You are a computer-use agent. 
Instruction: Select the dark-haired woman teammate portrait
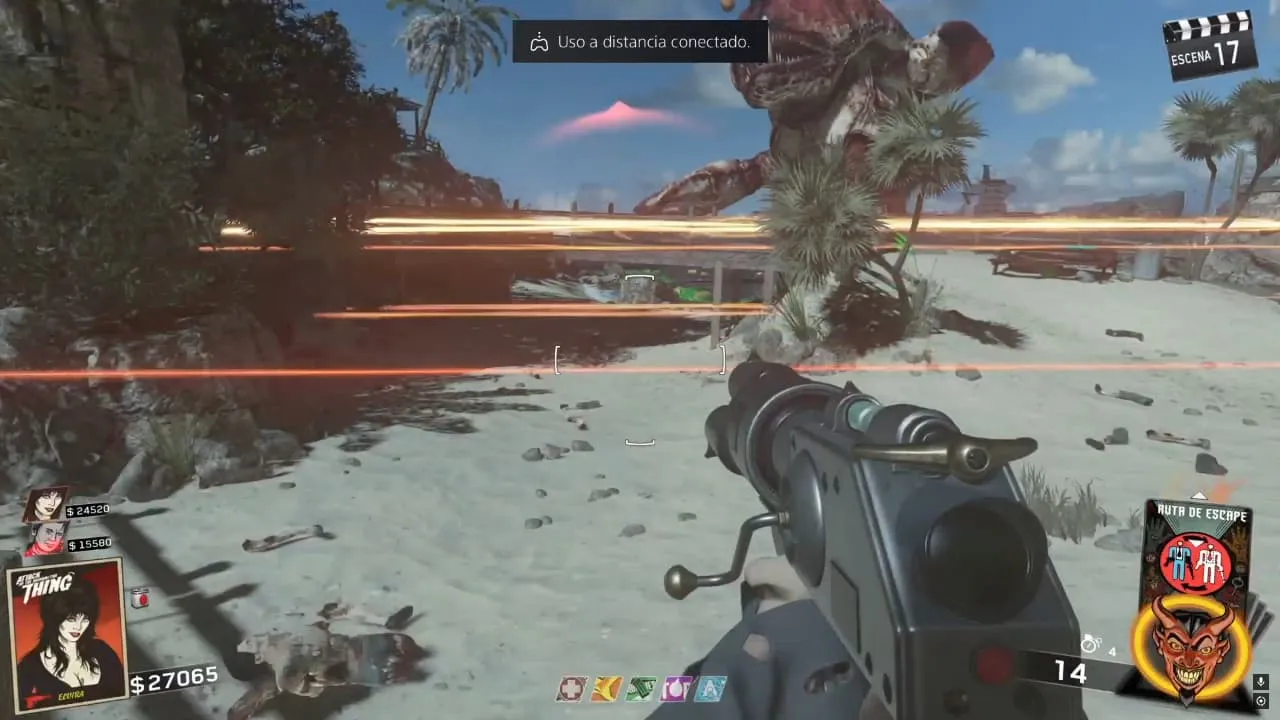(x=46, y=505)
